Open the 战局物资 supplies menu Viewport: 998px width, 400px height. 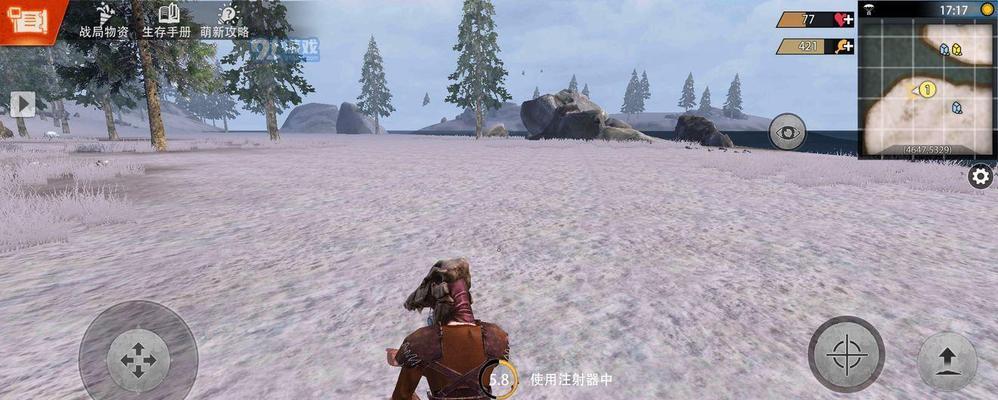click(104, 21)
